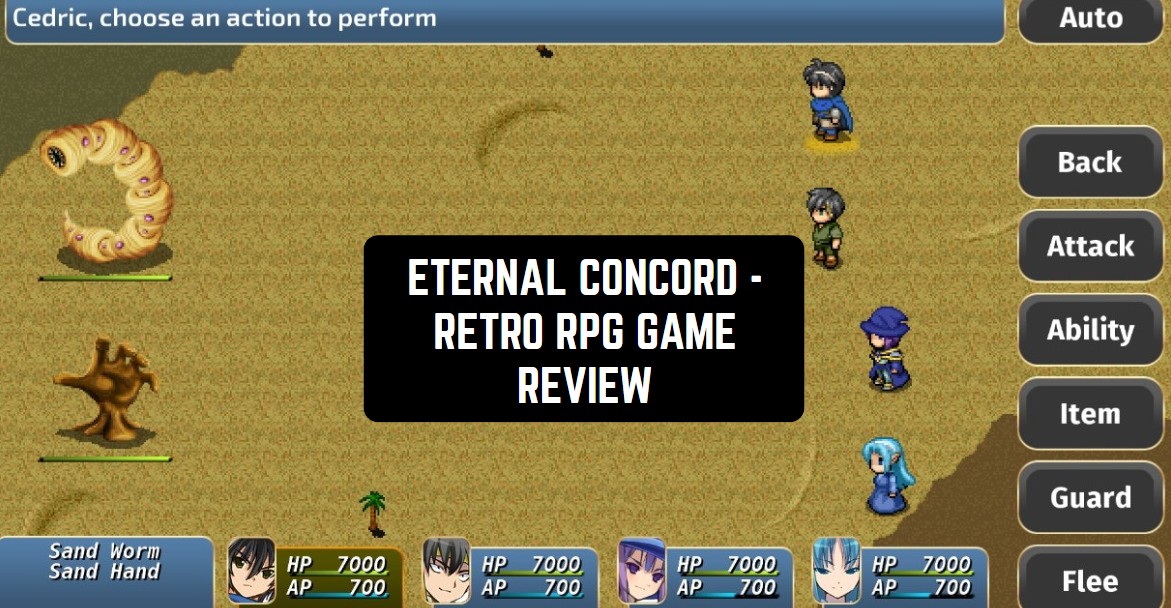Open the Ability menu
1171x608 pixels.
1090,330
